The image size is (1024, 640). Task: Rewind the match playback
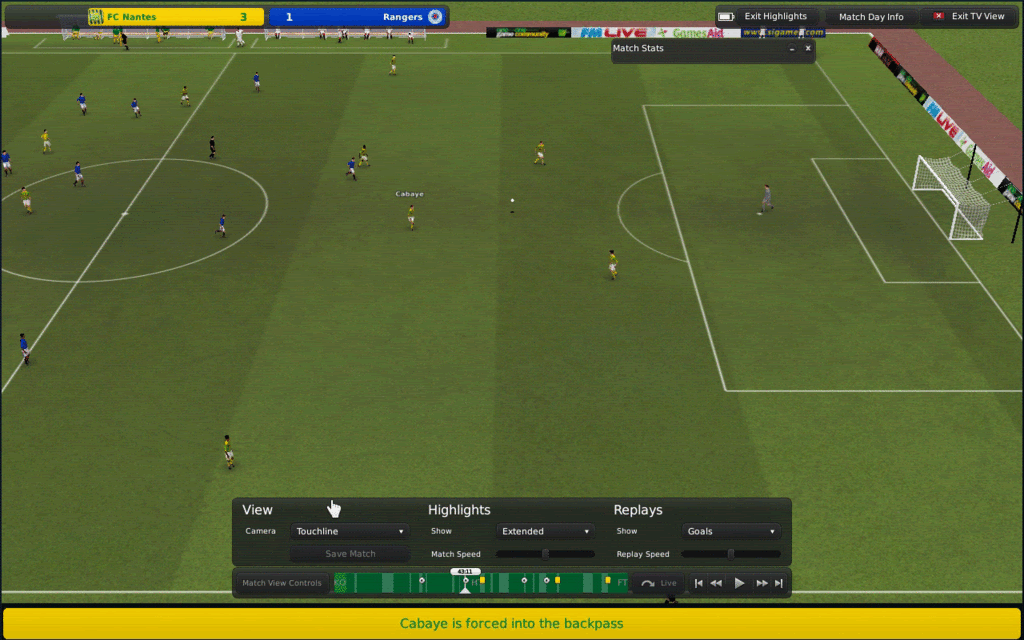(x=717, y=583)
